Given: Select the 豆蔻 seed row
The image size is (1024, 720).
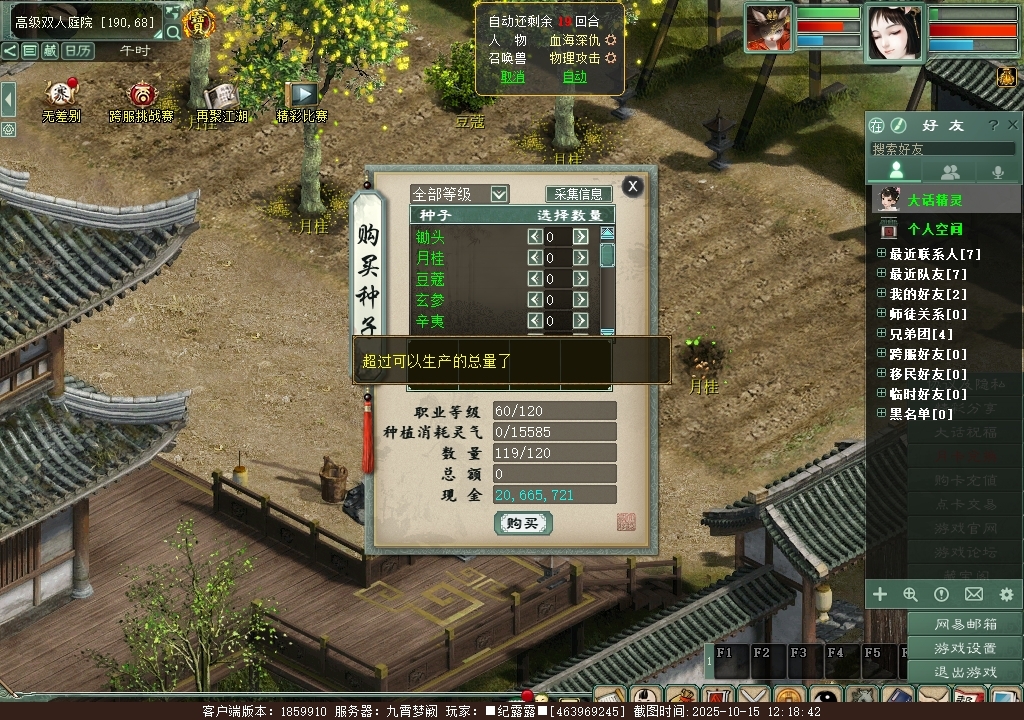Looking at the screenshot, I should 430,279.
